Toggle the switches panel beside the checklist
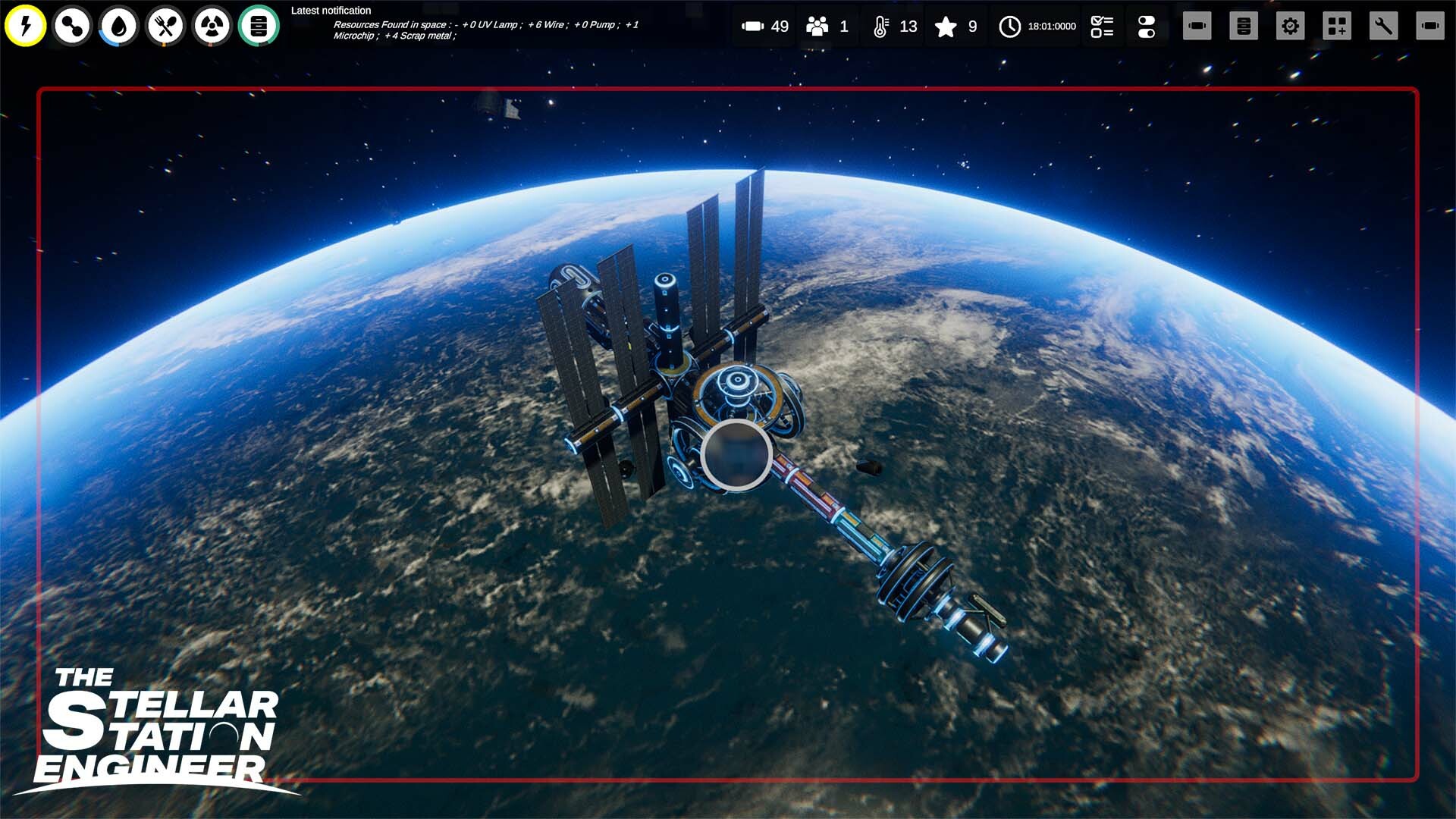 click(x=1147, y=27)
